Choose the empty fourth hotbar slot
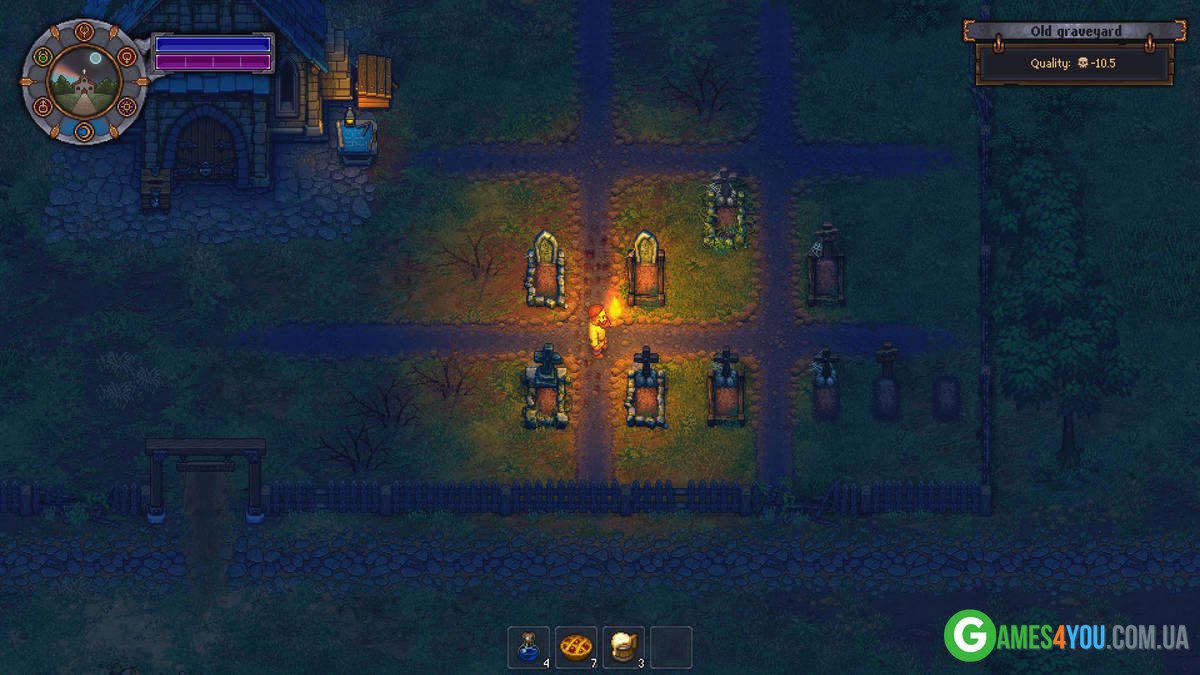 pos(672,647)
